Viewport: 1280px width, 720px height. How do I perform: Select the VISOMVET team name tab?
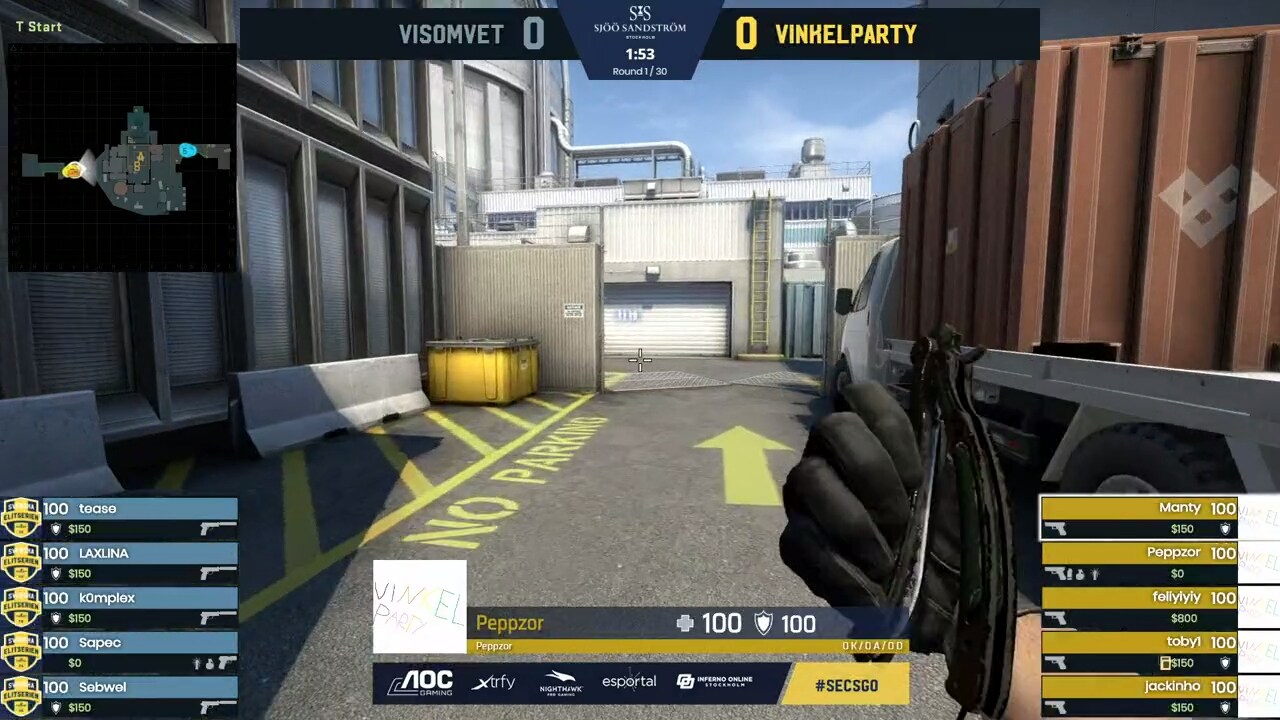click(451, 34)
